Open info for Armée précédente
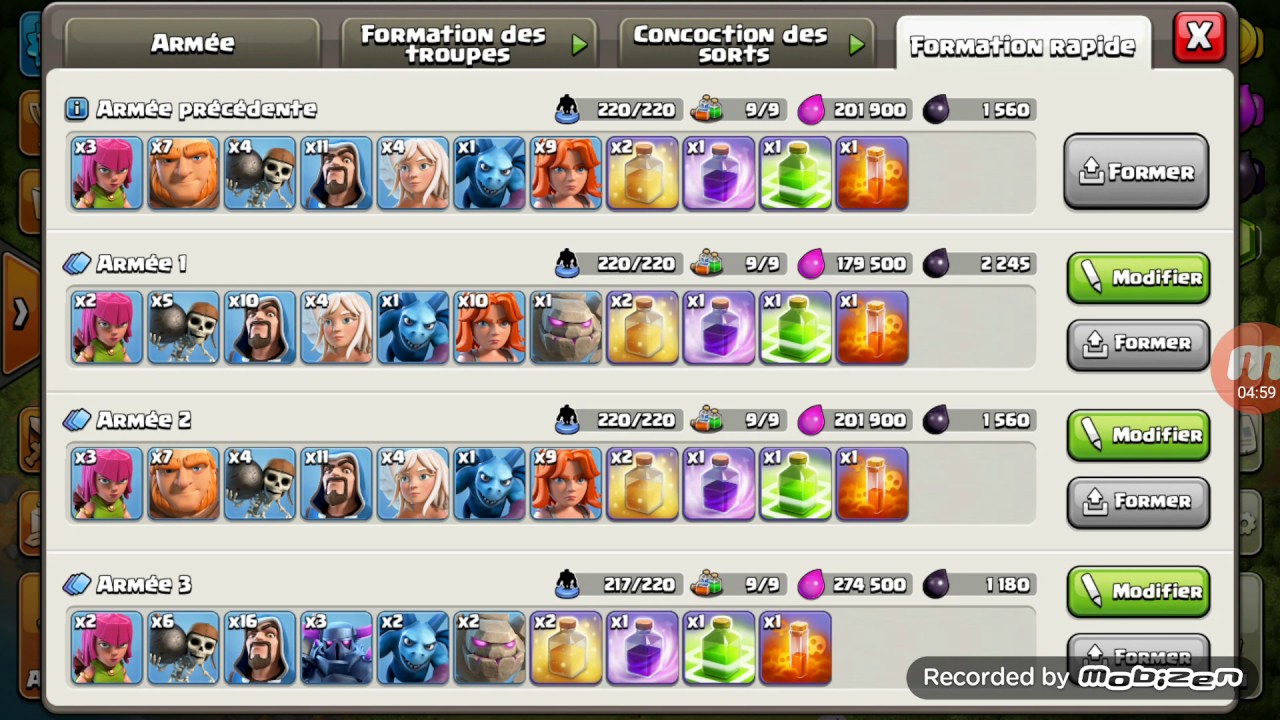This screenshot has height=720, width=1280. click(x=76, y=109)
